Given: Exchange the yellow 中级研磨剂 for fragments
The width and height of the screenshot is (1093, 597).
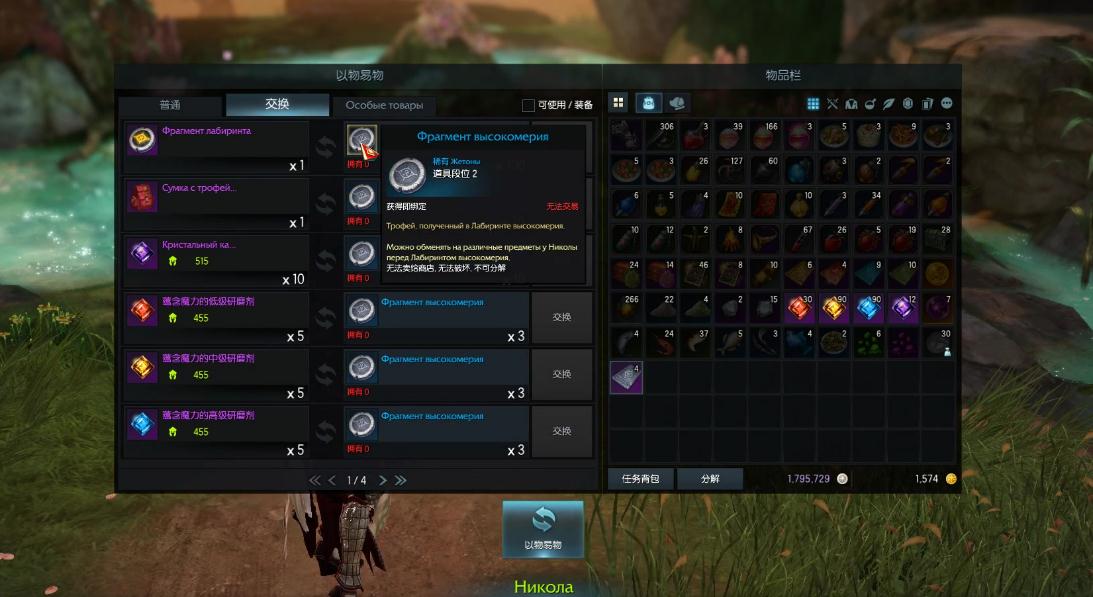Looking at the screenshot, I should 561,374.
